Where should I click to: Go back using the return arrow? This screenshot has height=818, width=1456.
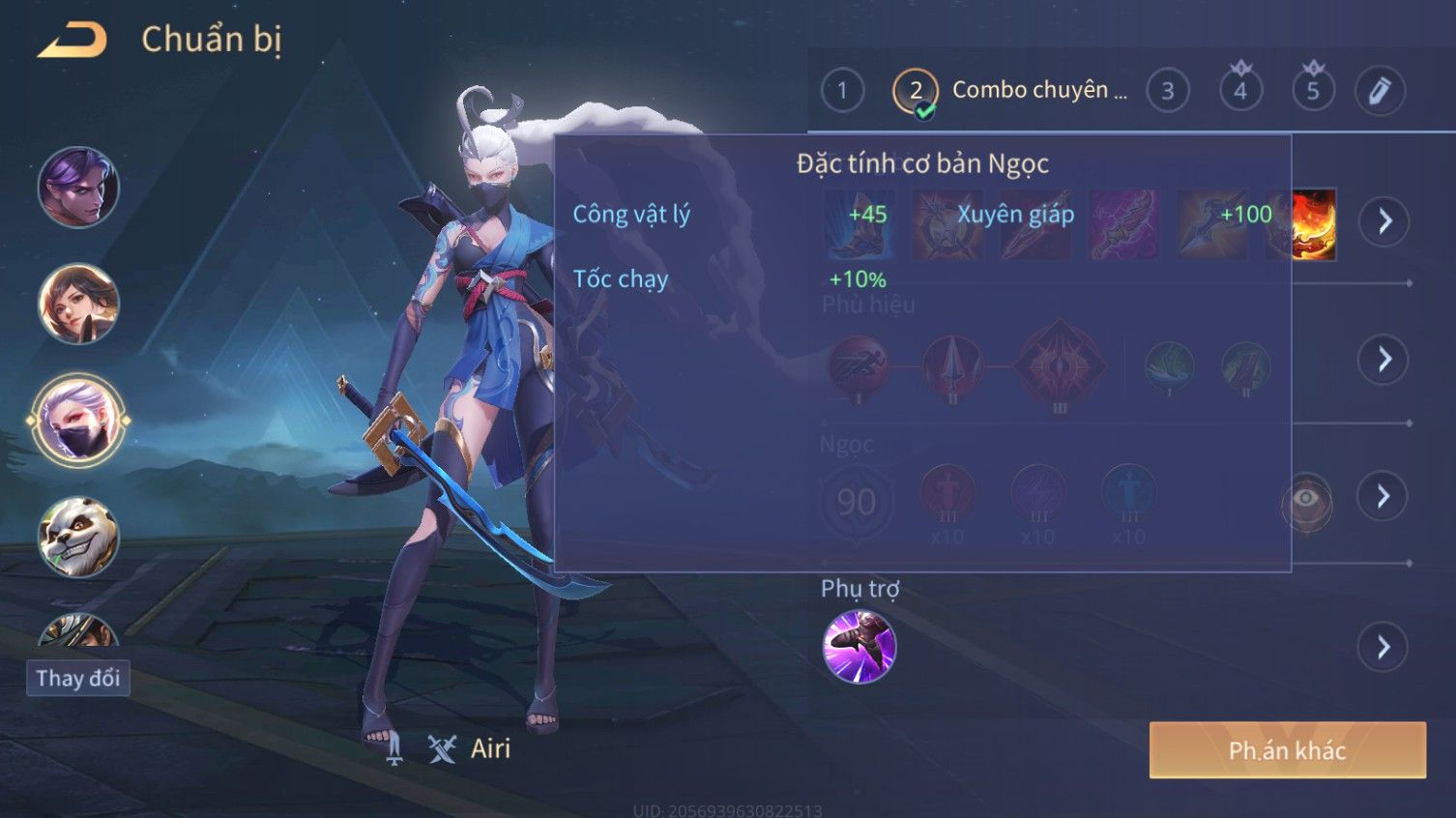(x=73, y=41)
